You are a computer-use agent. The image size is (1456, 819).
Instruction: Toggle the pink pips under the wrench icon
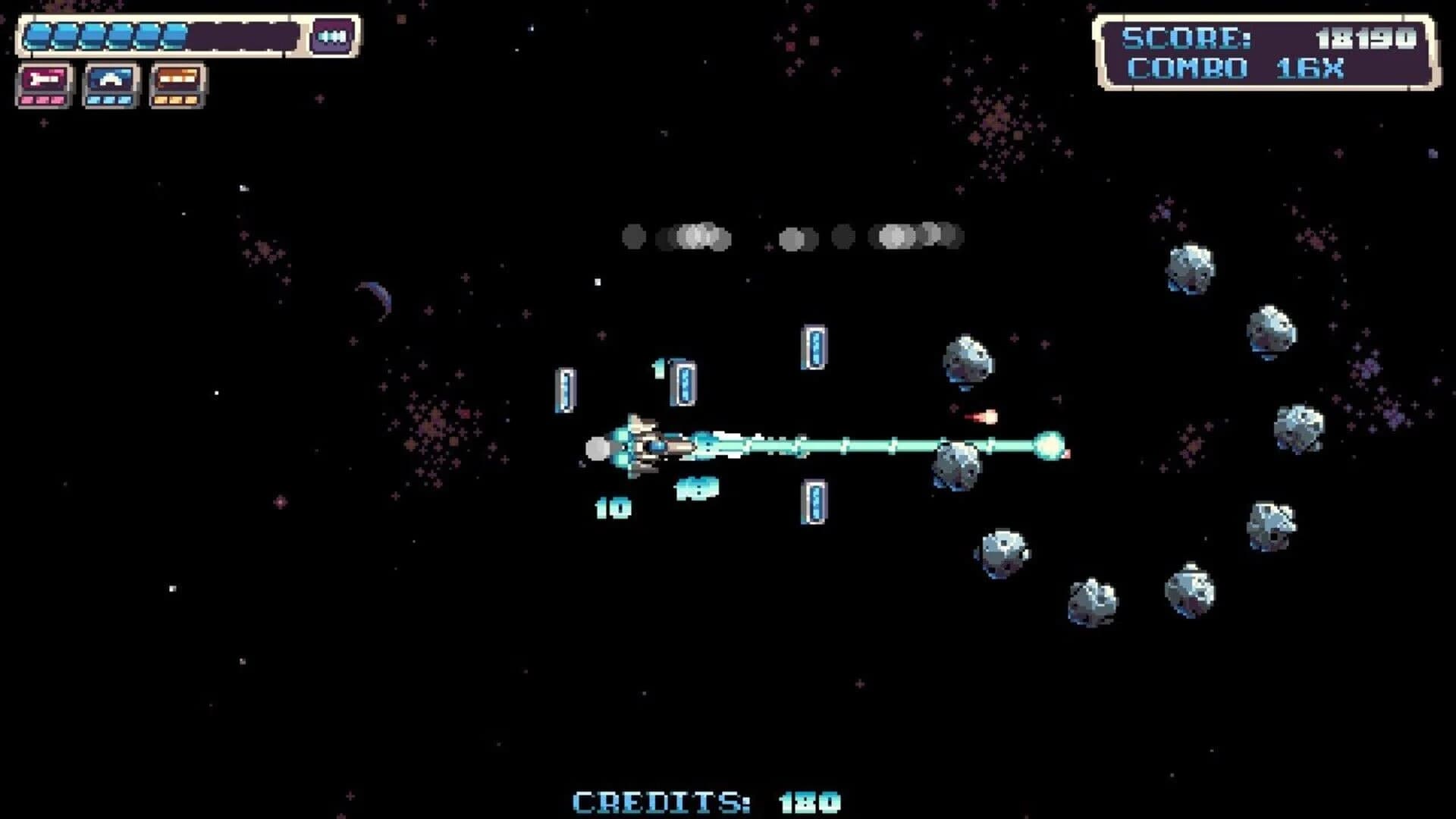(43, 101)
